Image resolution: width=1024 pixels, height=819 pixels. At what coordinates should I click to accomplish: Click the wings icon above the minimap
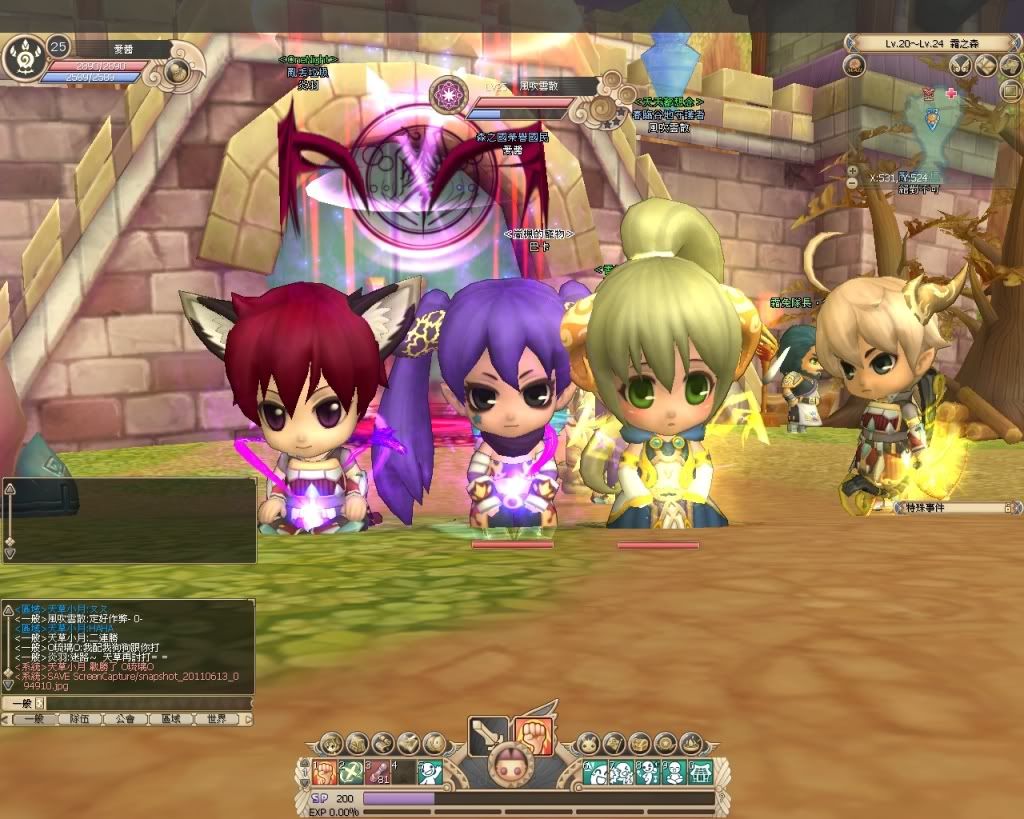961,66
